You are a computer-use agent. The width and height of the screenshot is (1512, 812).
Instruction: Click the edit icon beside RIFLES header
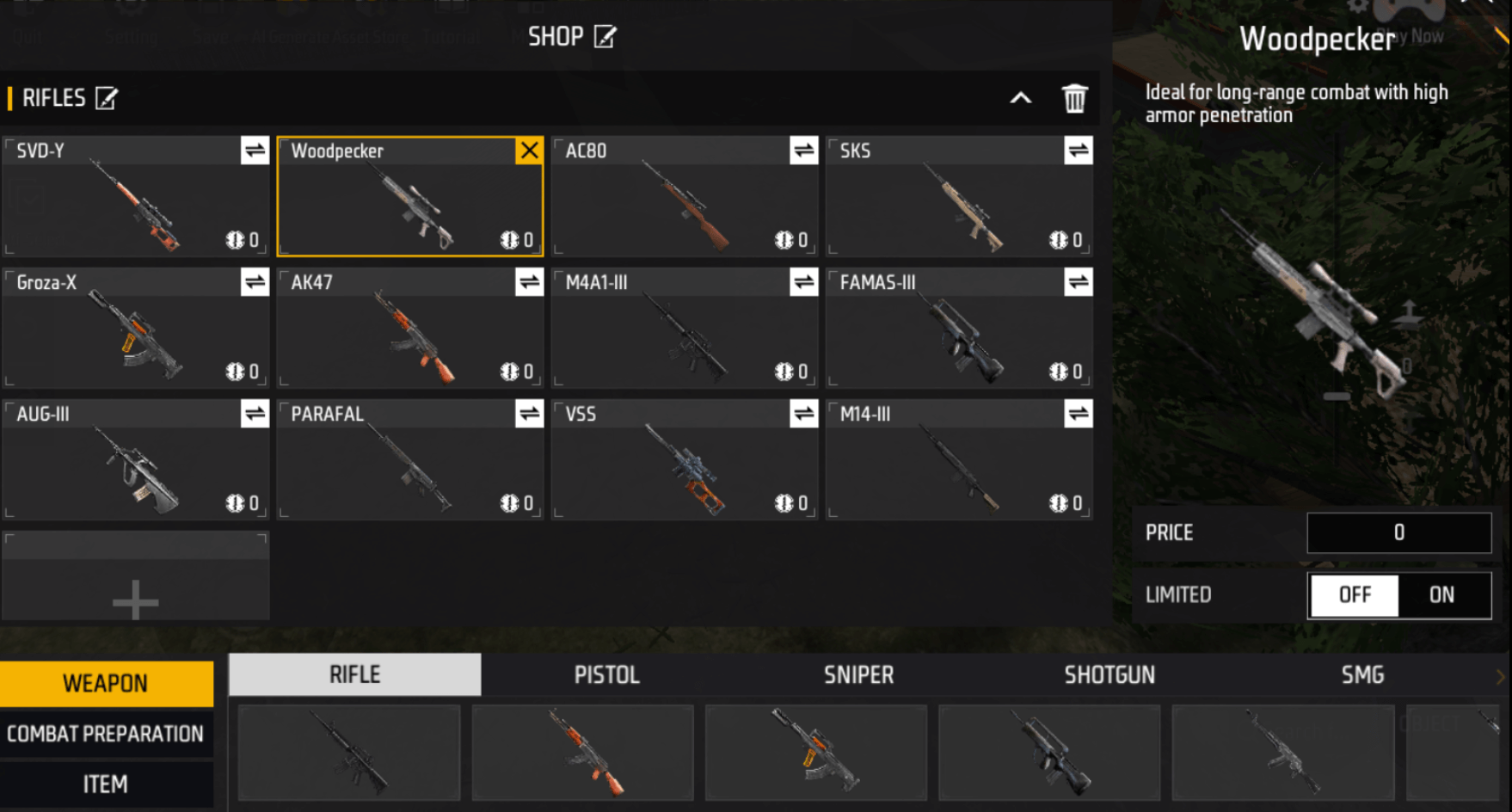coord(107,98)
